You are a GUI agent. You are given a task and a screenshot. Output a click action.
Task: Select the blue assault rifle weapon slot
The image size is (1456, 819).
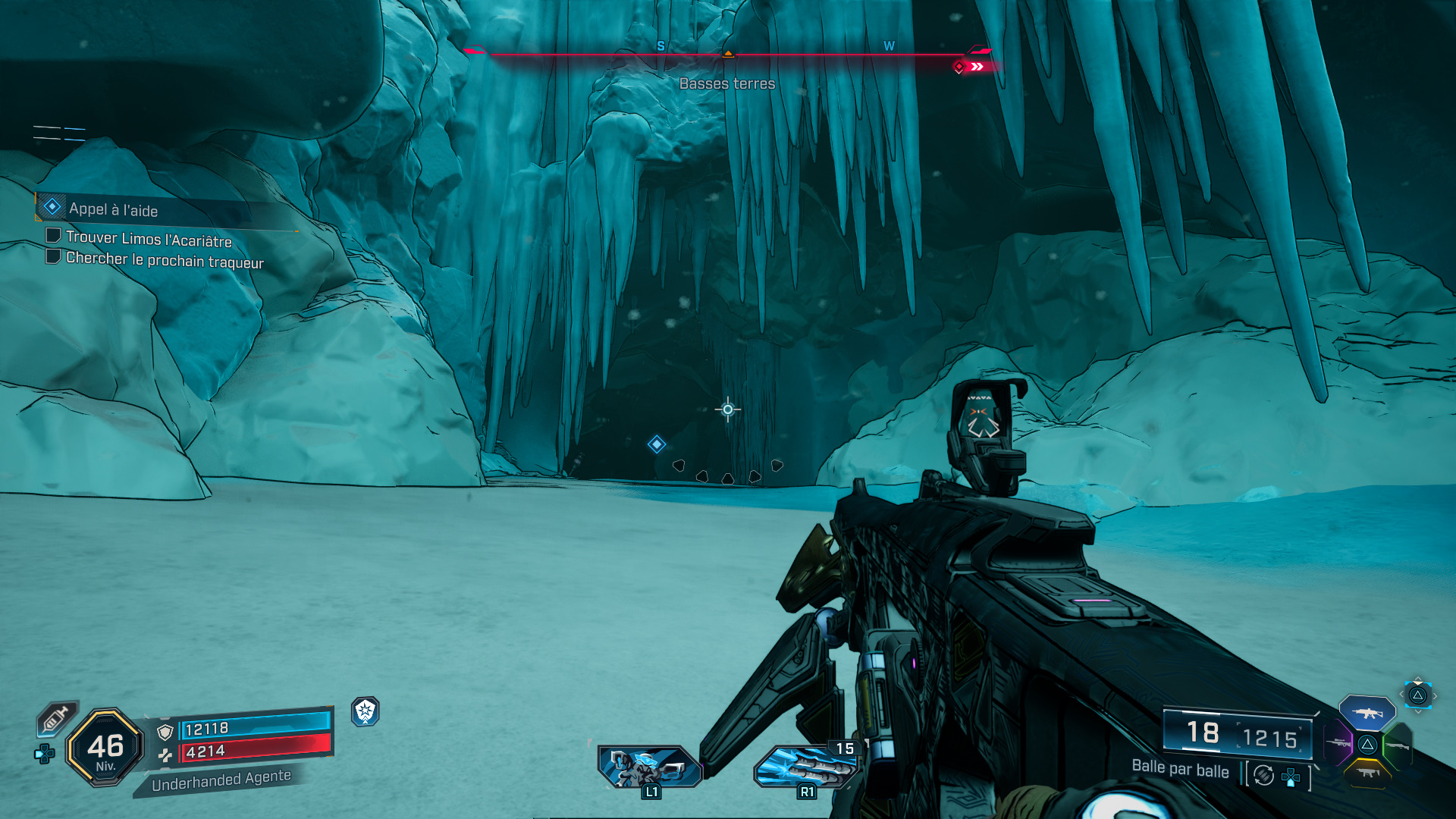(x=1367, y=713)
